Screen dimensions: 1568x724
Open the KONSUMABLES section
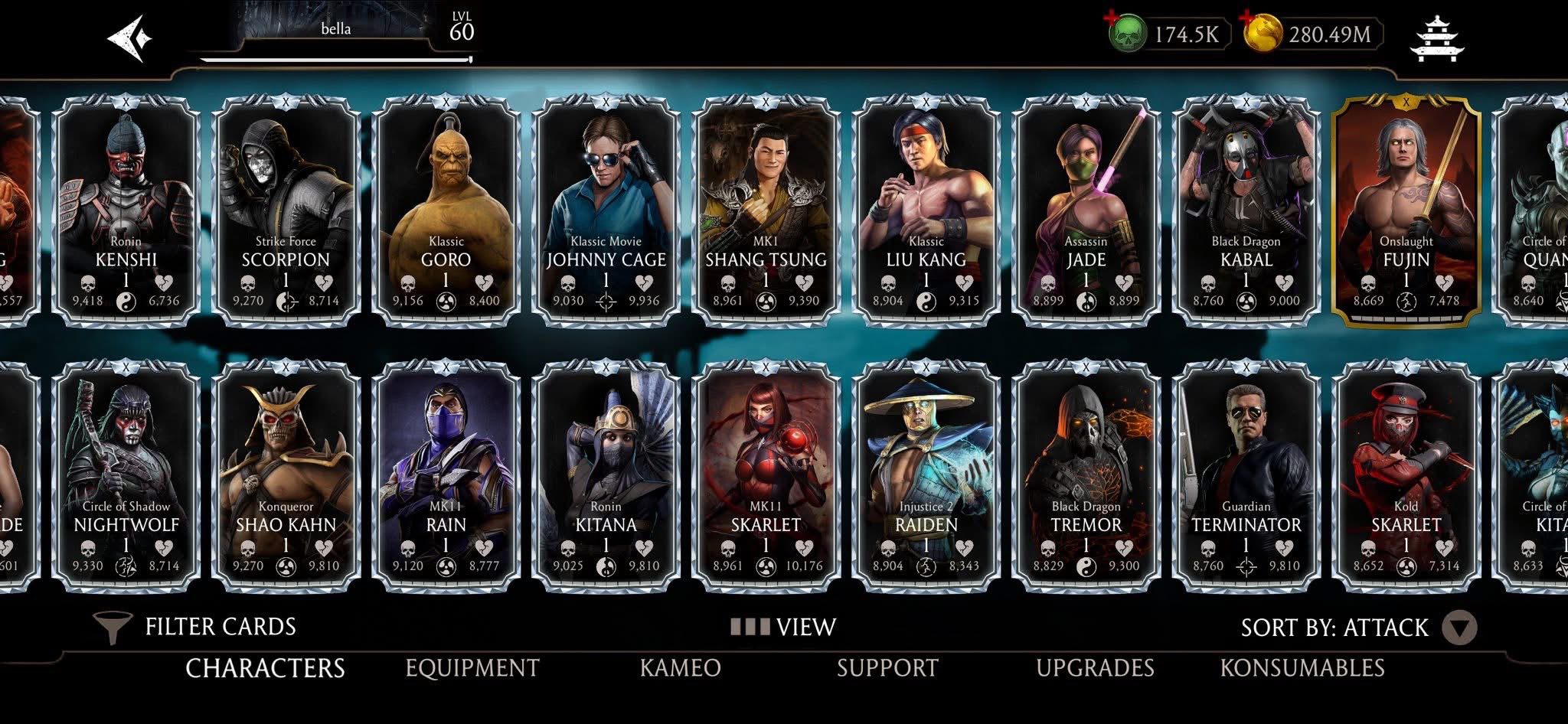tap(1312, 667)
